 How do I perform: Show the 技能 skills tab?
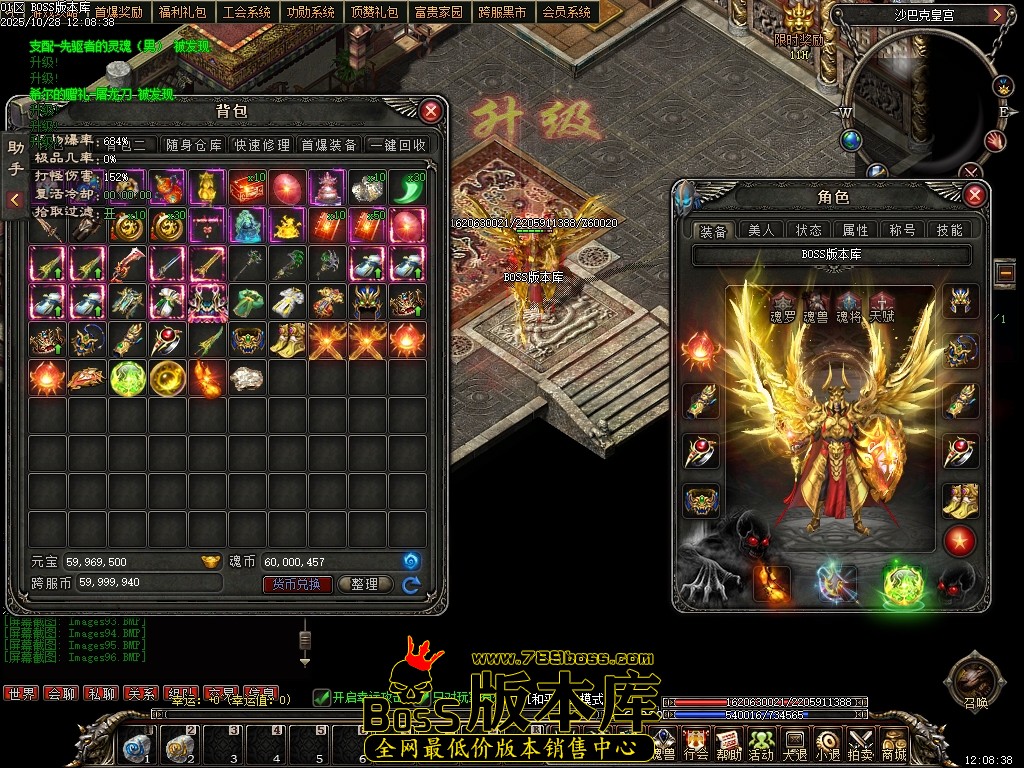click(x=949, y=230)
